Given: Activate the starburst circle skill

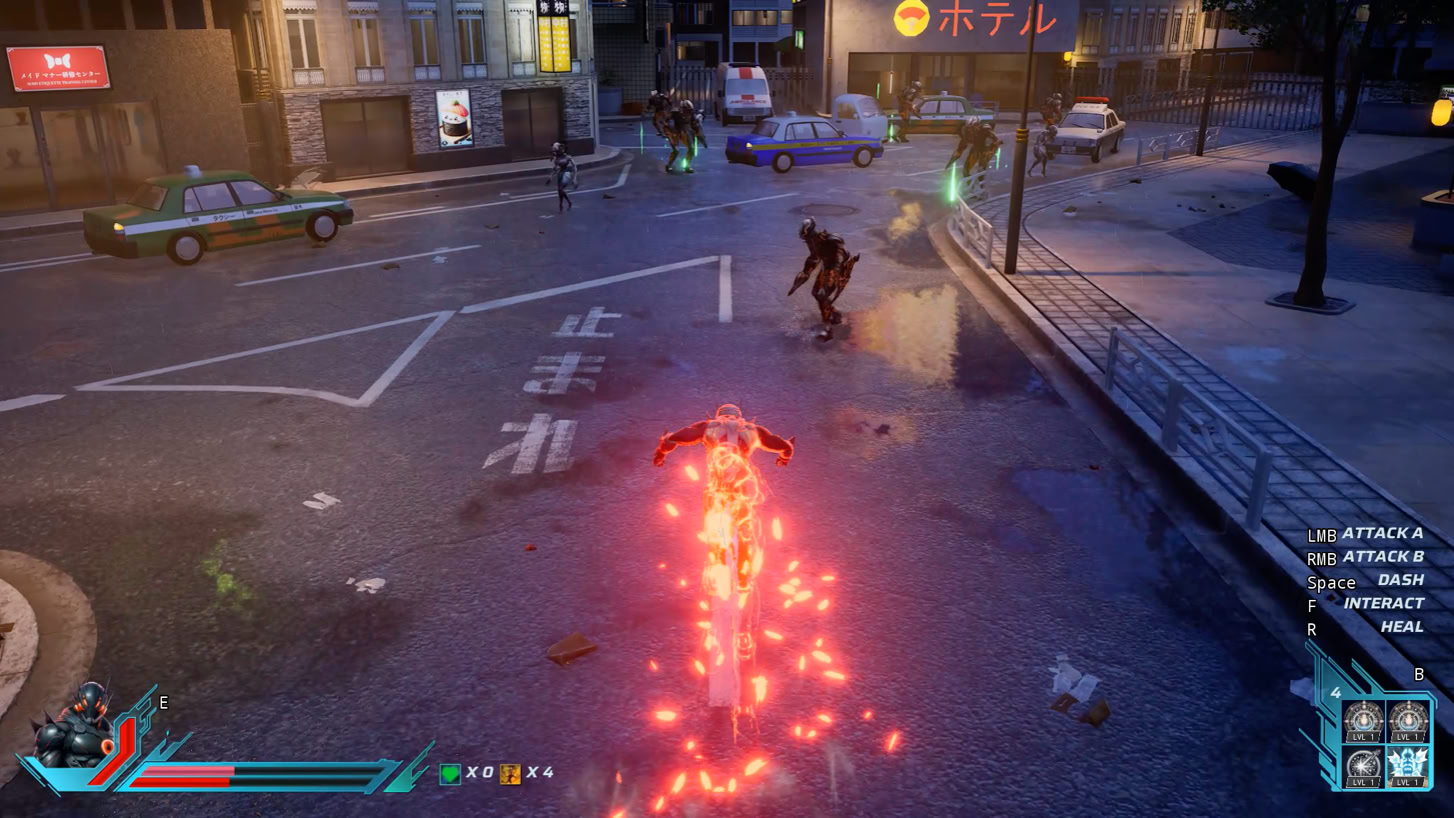Looking at the screenshot, I should [1362, 767].
